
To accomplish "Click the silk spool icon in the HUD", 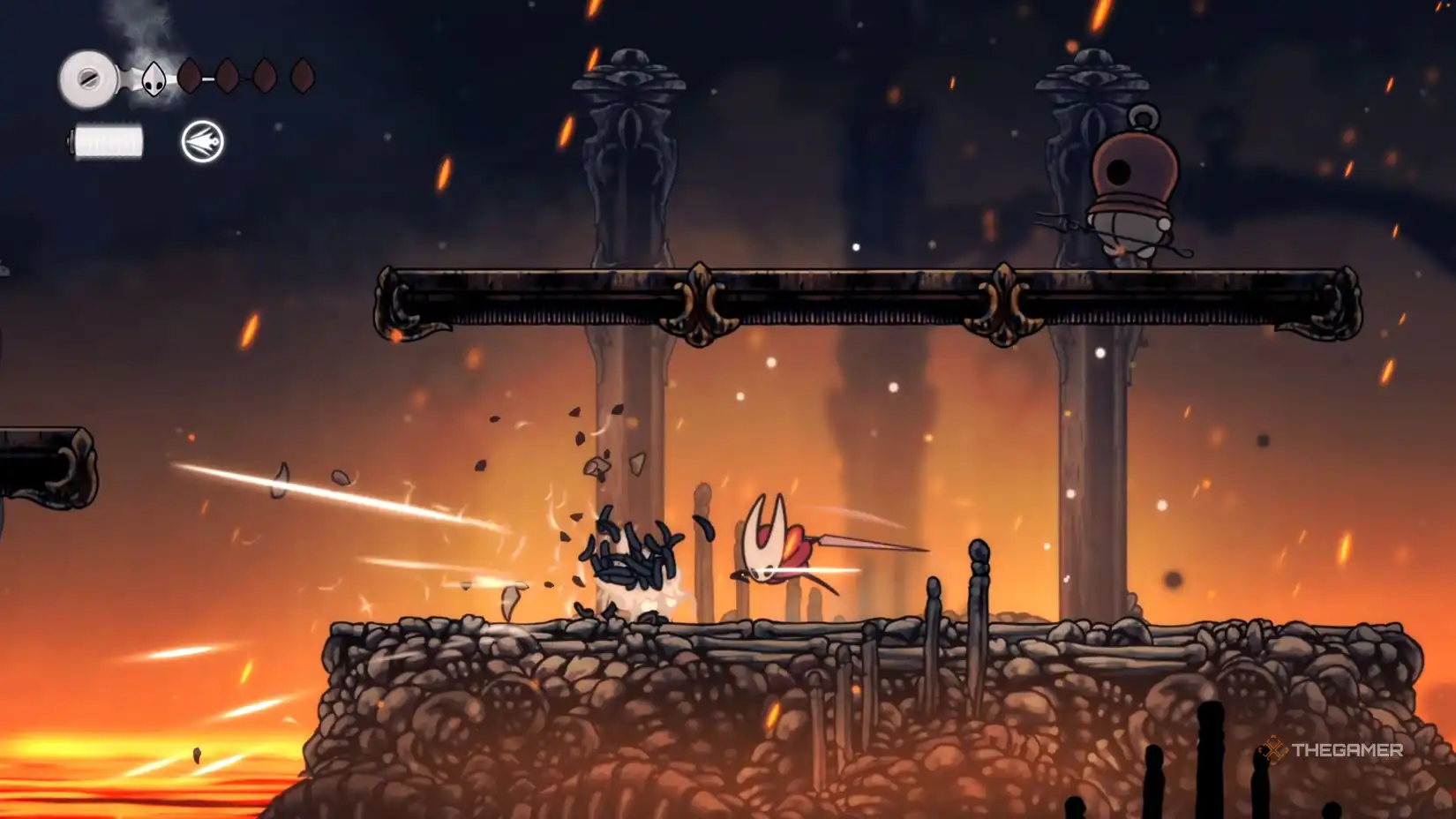I will 88,76.
